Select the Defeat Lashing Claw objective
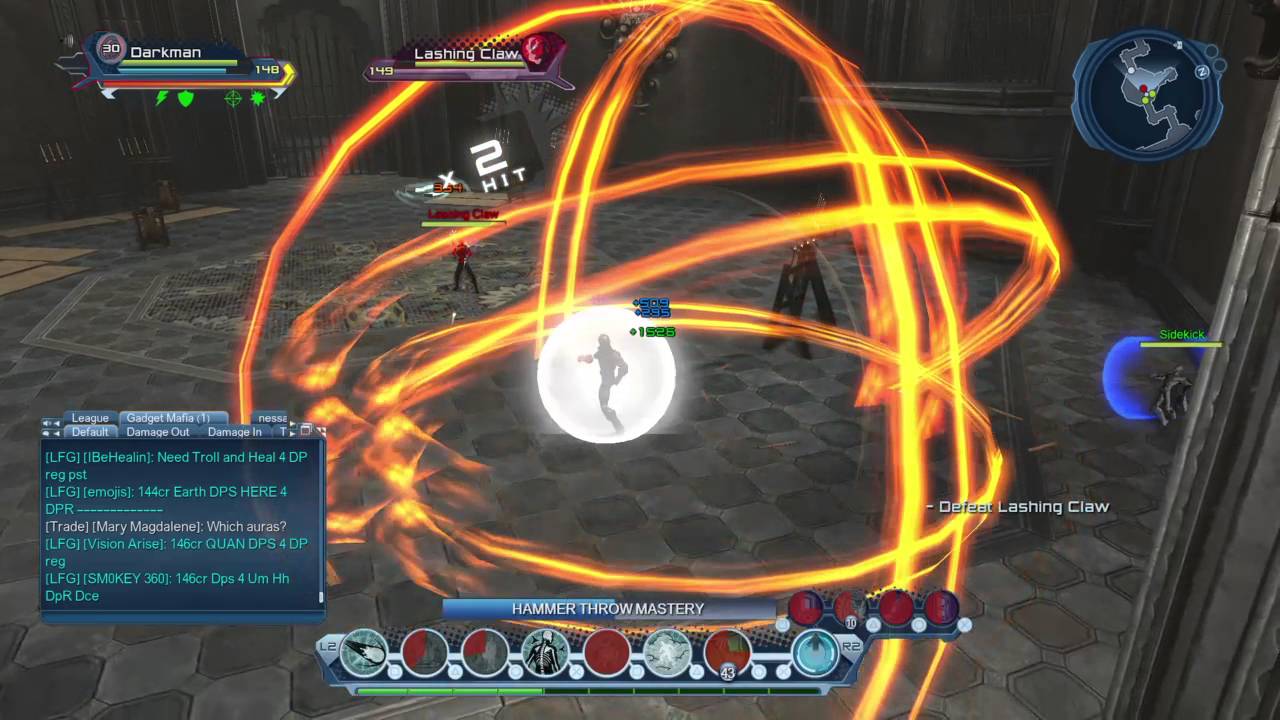This screenshot has height=720, width=1280. (x=1017, y=507)
